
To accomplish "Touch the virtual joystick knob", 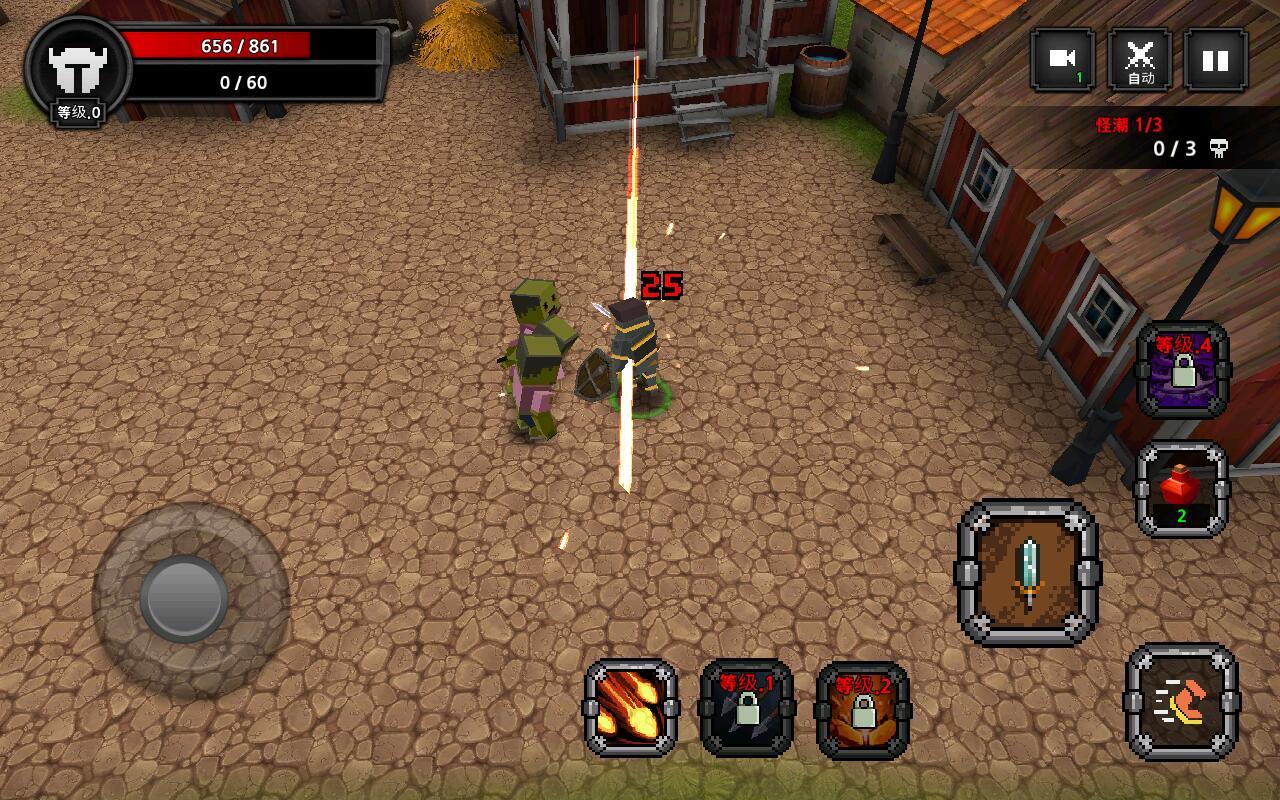I will click(184, 598).
